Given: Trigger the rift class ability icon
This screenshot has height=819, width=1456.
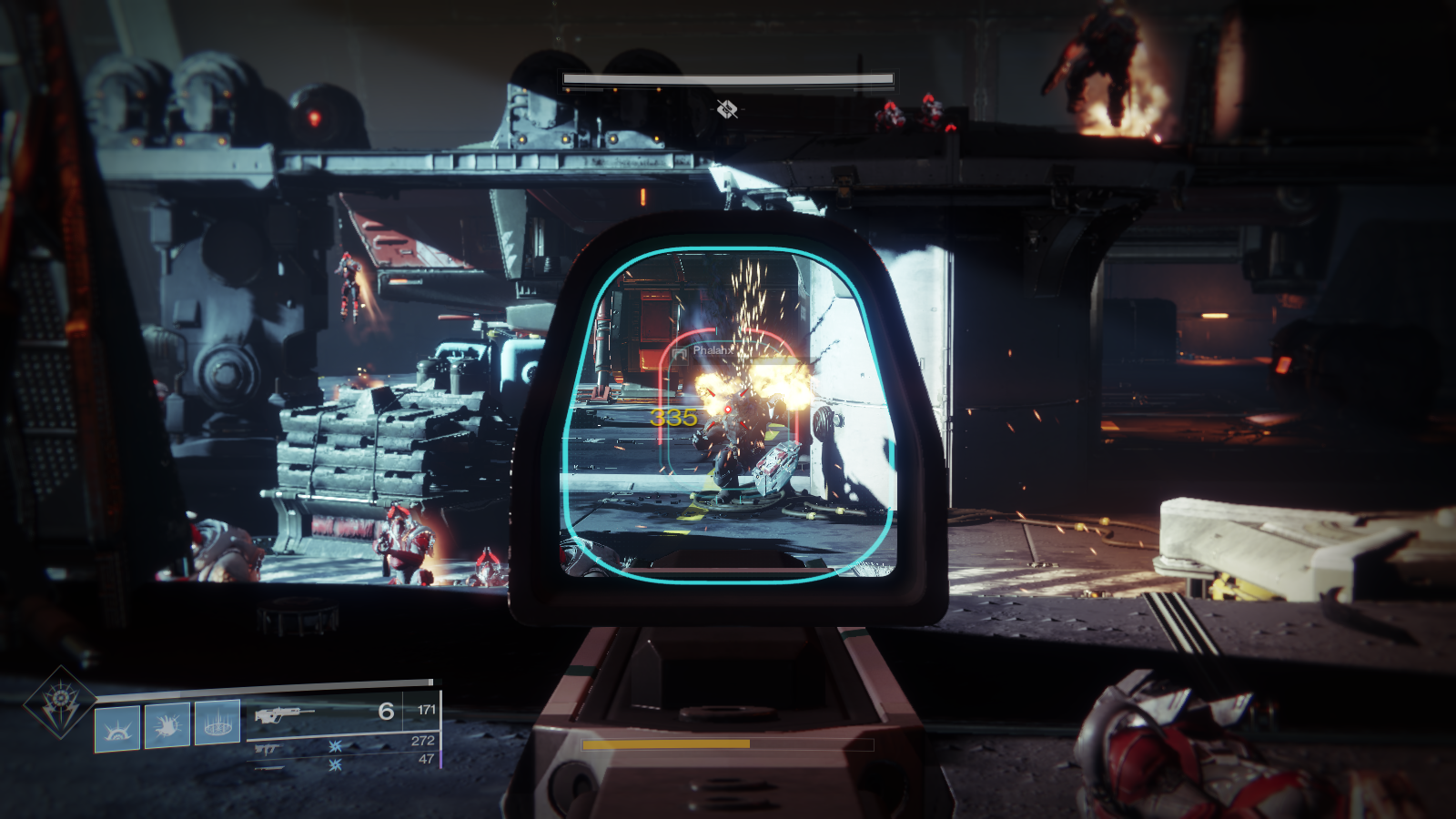Looking at the screenshot, I should [217, 723].
